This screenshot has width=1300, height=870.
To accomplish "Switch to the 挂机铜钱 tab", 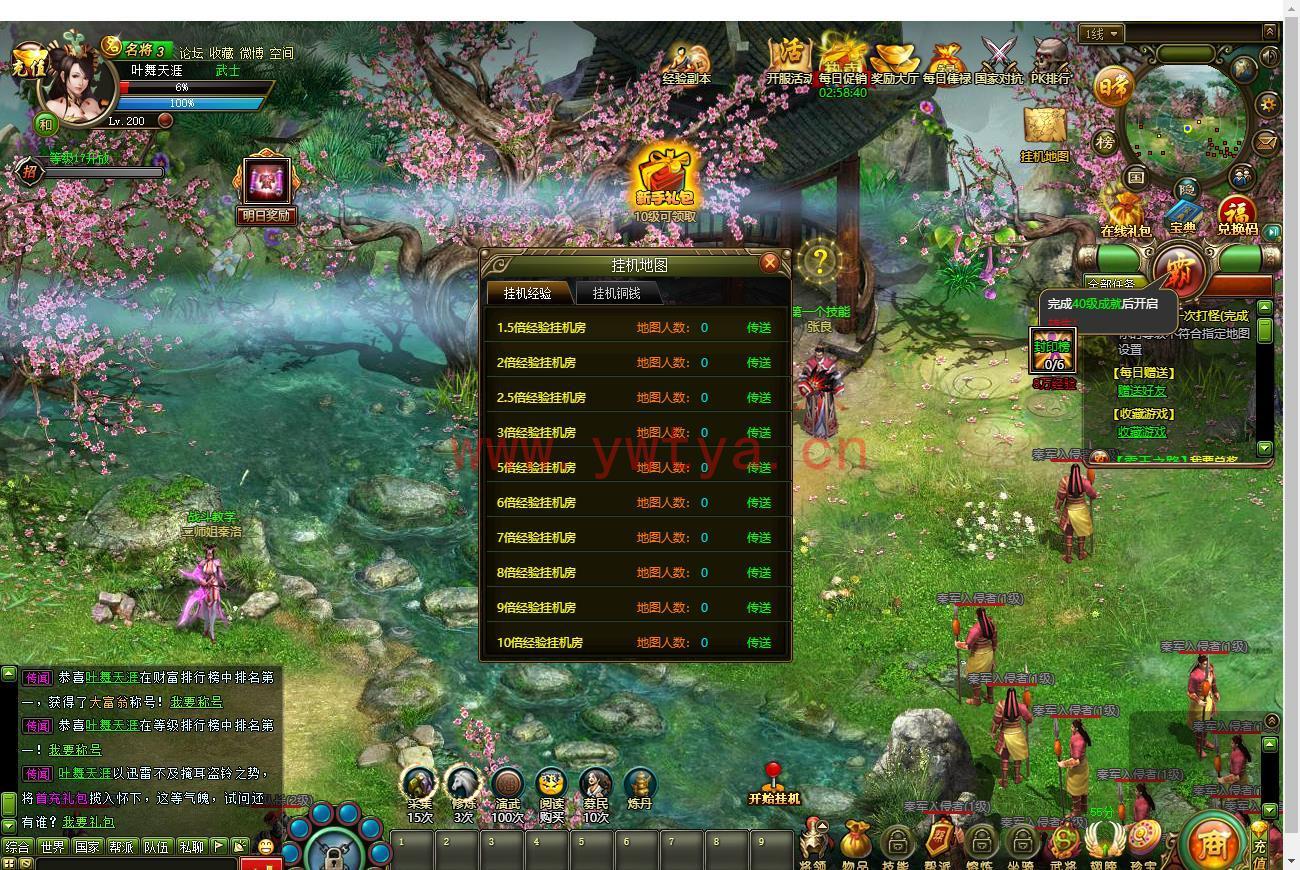I will pyautogui.click(x=616, y=293).
